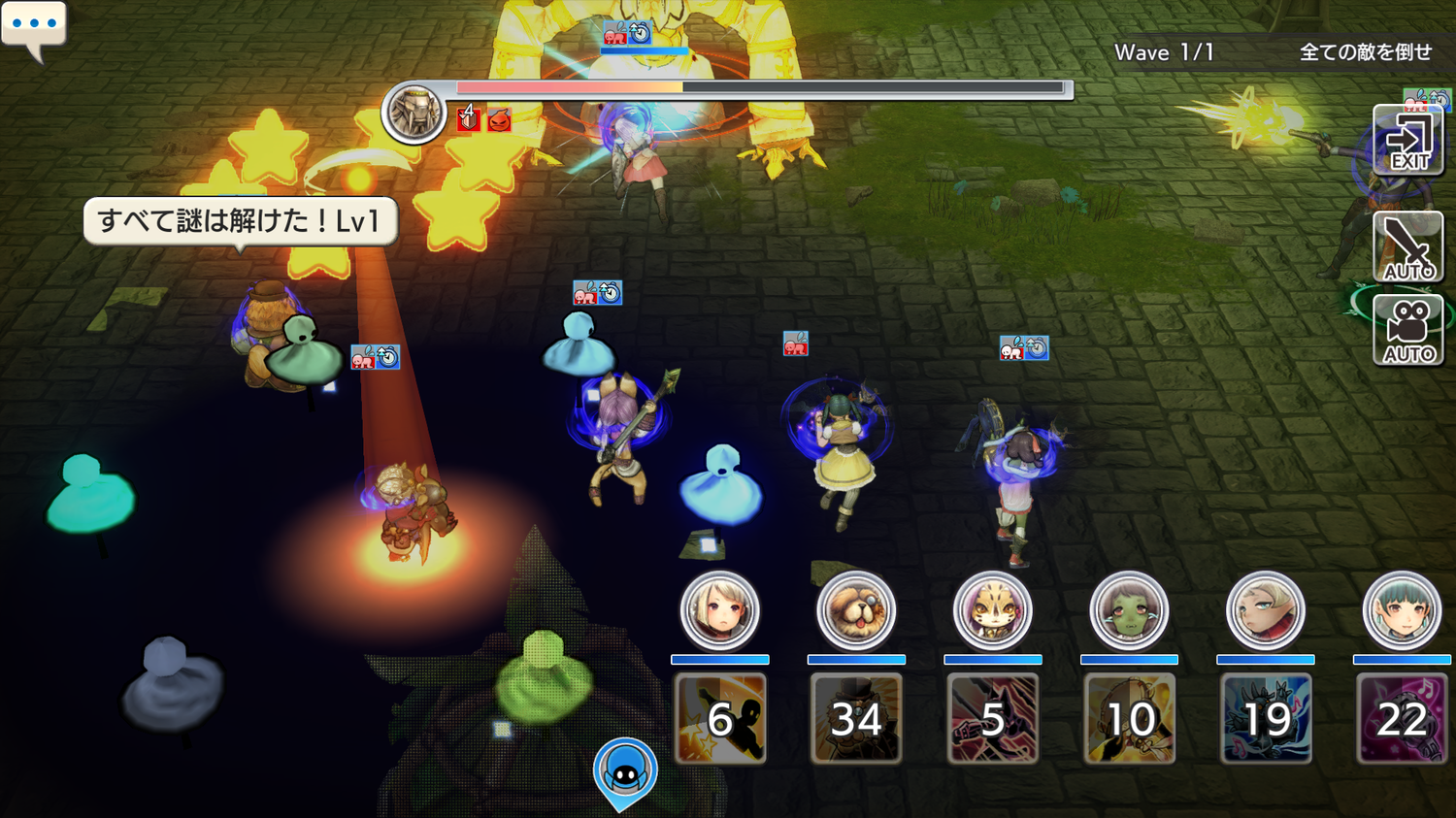Select the red-scarfed blonde character portrait

1266,610
